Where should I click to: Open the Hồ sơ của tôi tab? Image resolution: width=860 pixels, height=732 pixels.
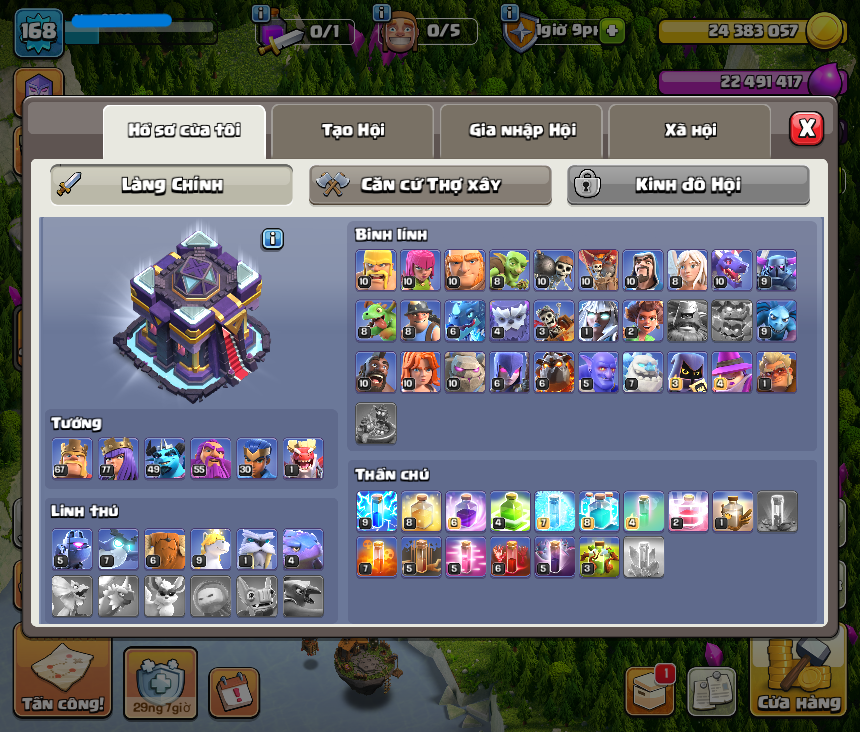click(184, 130)
